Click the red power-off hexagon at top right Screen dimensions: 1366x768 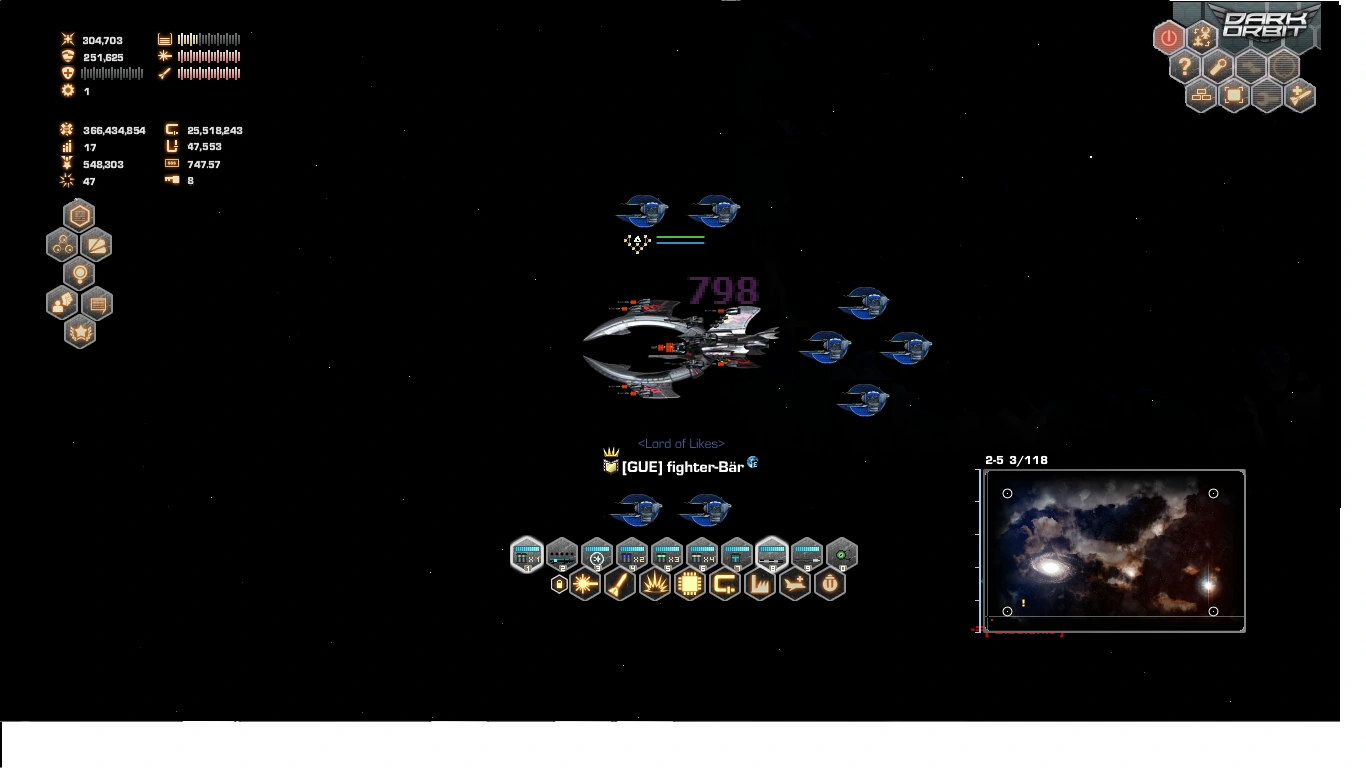click(1169, 37)
